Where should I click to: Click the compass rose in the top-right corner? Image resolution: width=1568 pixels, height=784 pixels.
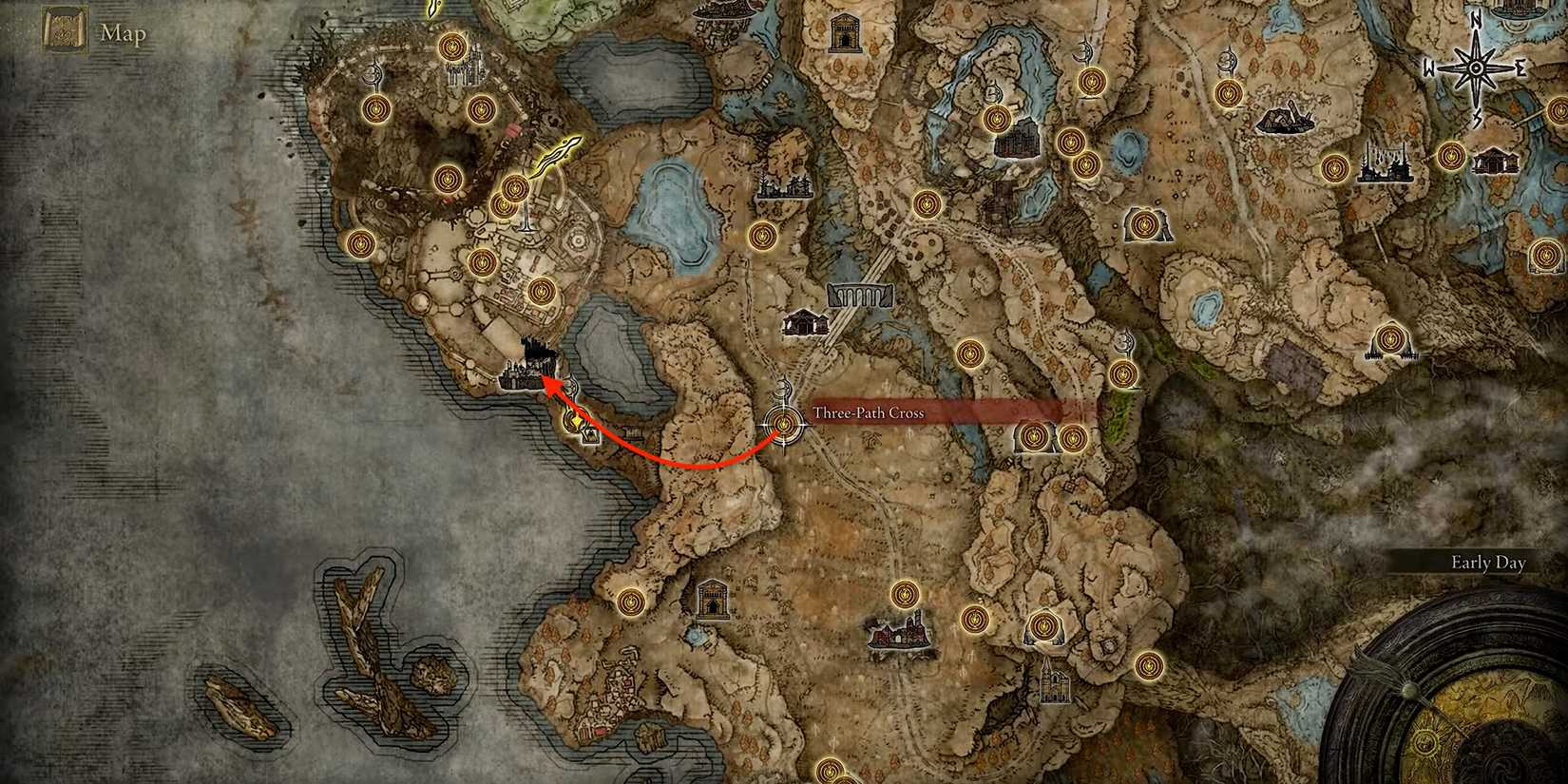pyautogui.click(x=1476, y=67)
